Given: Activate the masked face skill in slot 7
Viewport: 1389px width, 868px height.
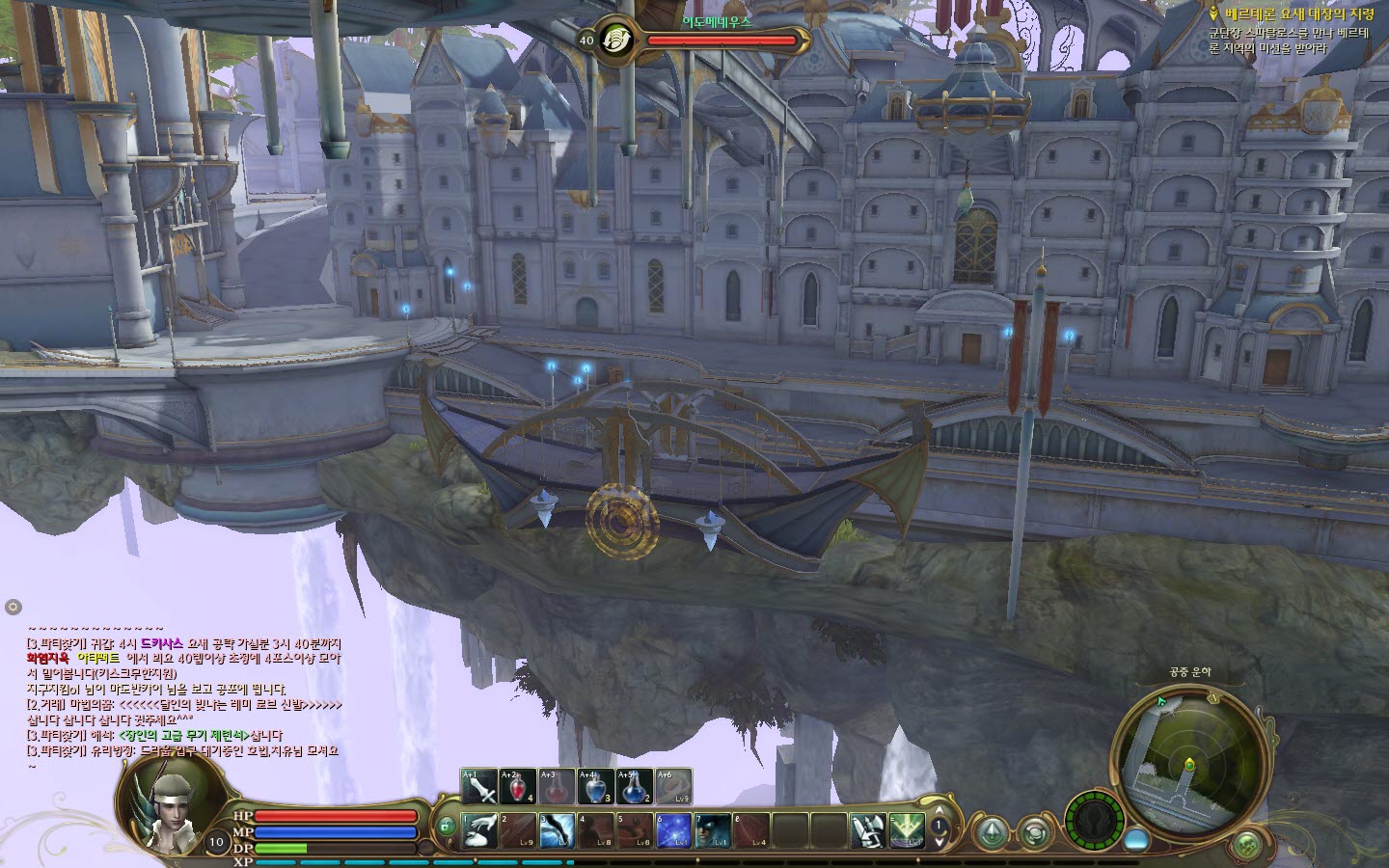Looking at the screenshot, I should coord(712,830).
